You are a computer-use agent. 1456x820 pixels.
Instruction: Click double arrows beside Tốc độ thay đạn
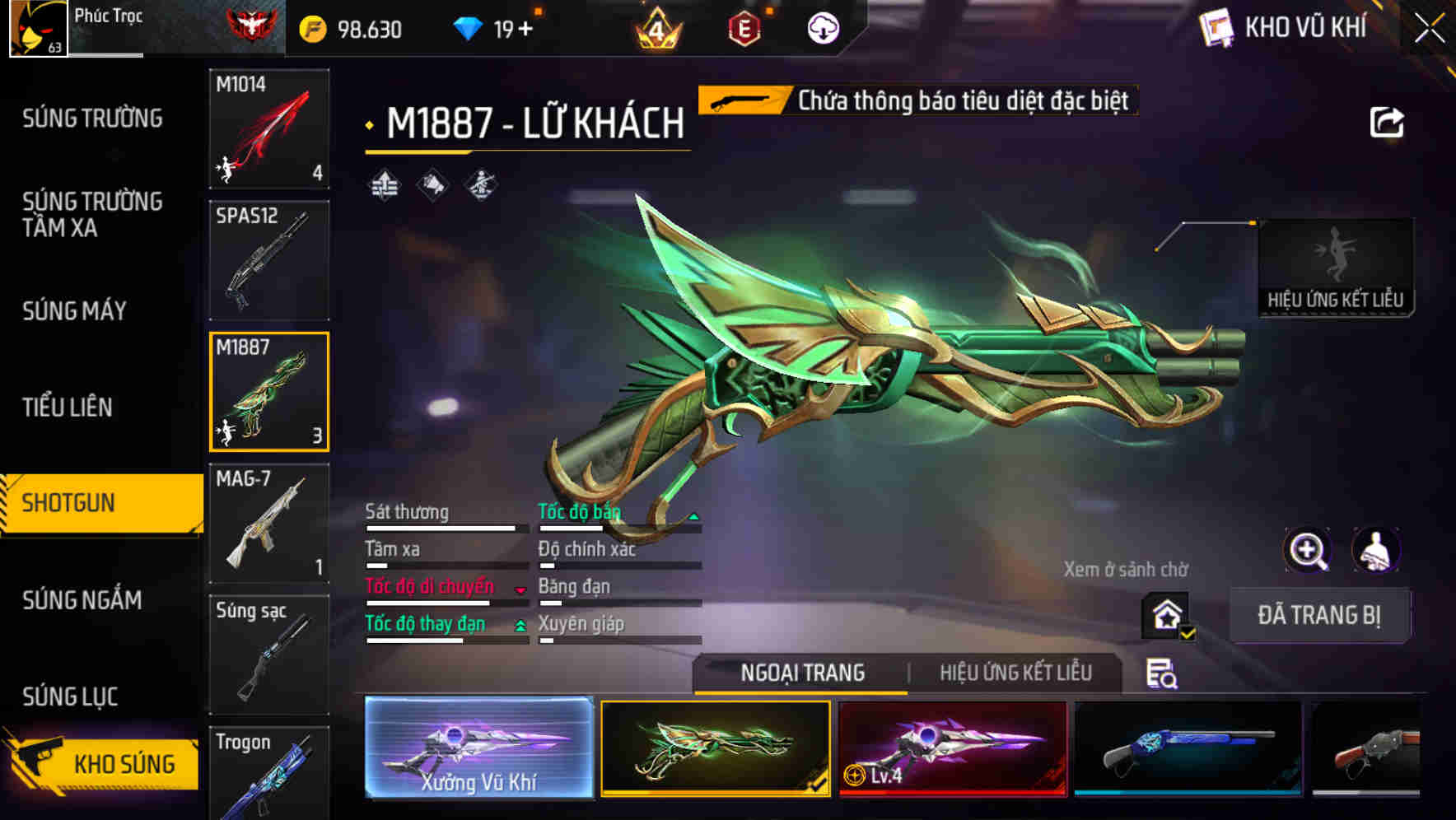(x=520, y=625)
